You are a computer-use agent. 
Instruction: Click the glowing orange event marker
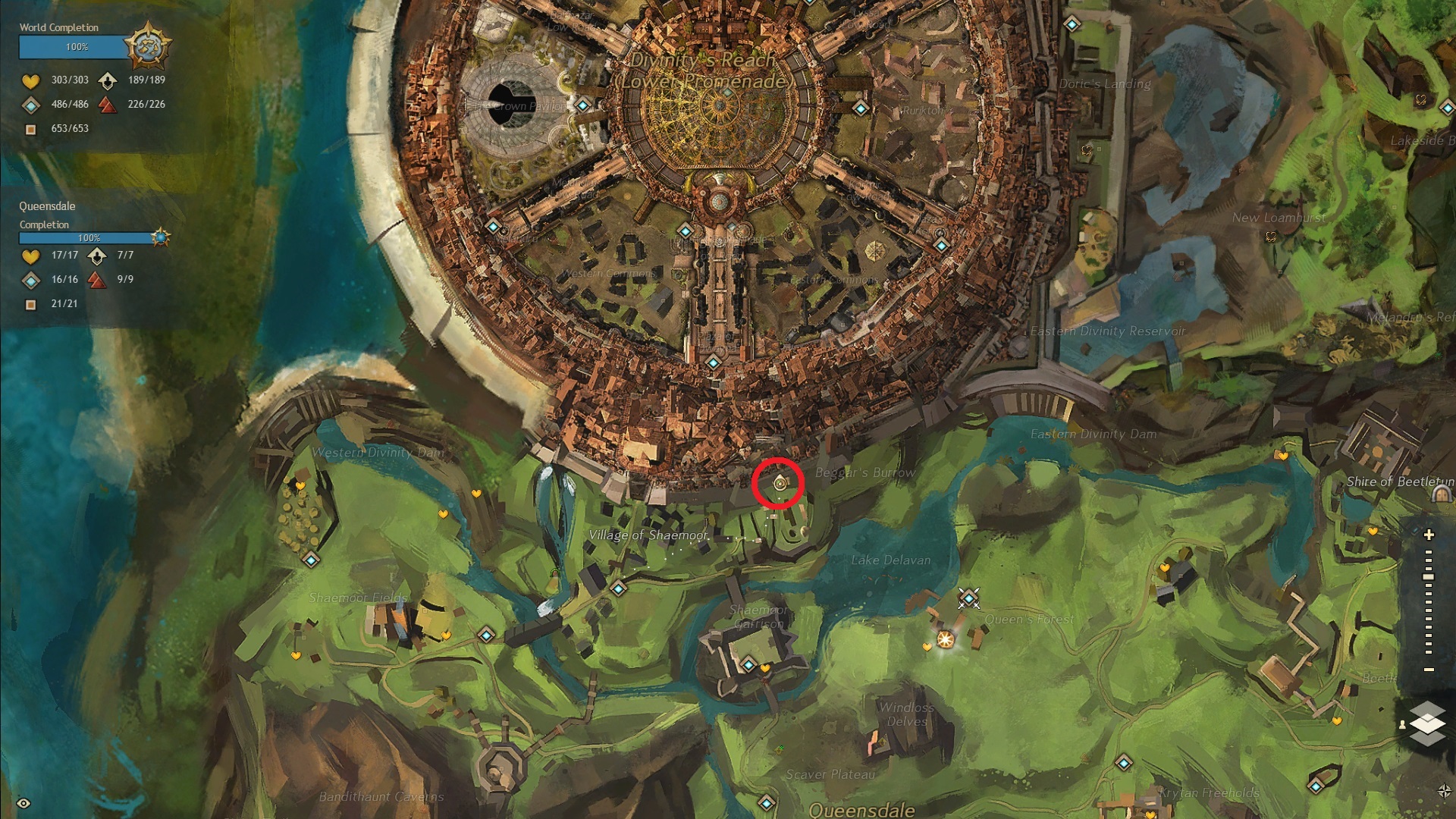945,639
